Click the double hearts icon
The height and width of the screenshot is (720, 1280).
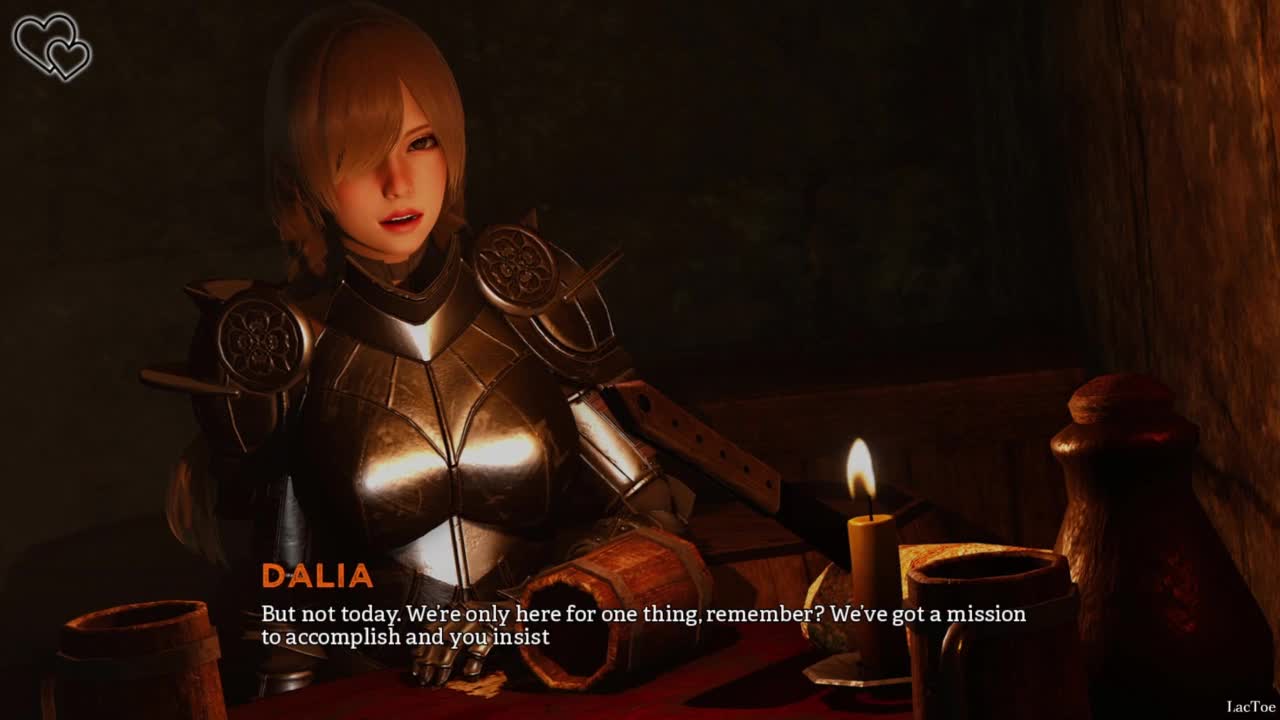(52, 46)
